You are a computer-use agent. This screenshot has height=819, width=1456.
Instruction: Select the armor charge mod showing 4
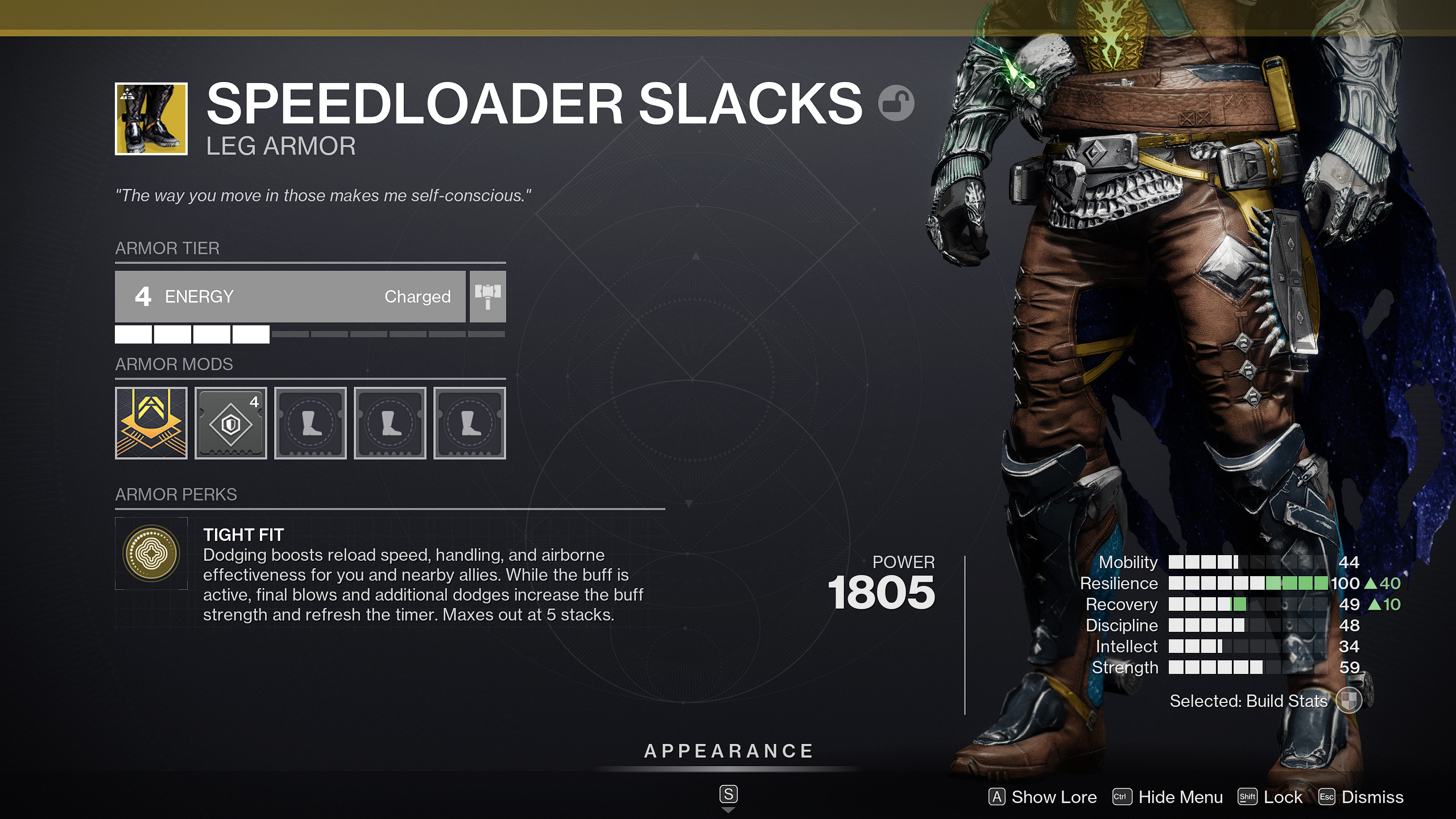tap(231, 423)
